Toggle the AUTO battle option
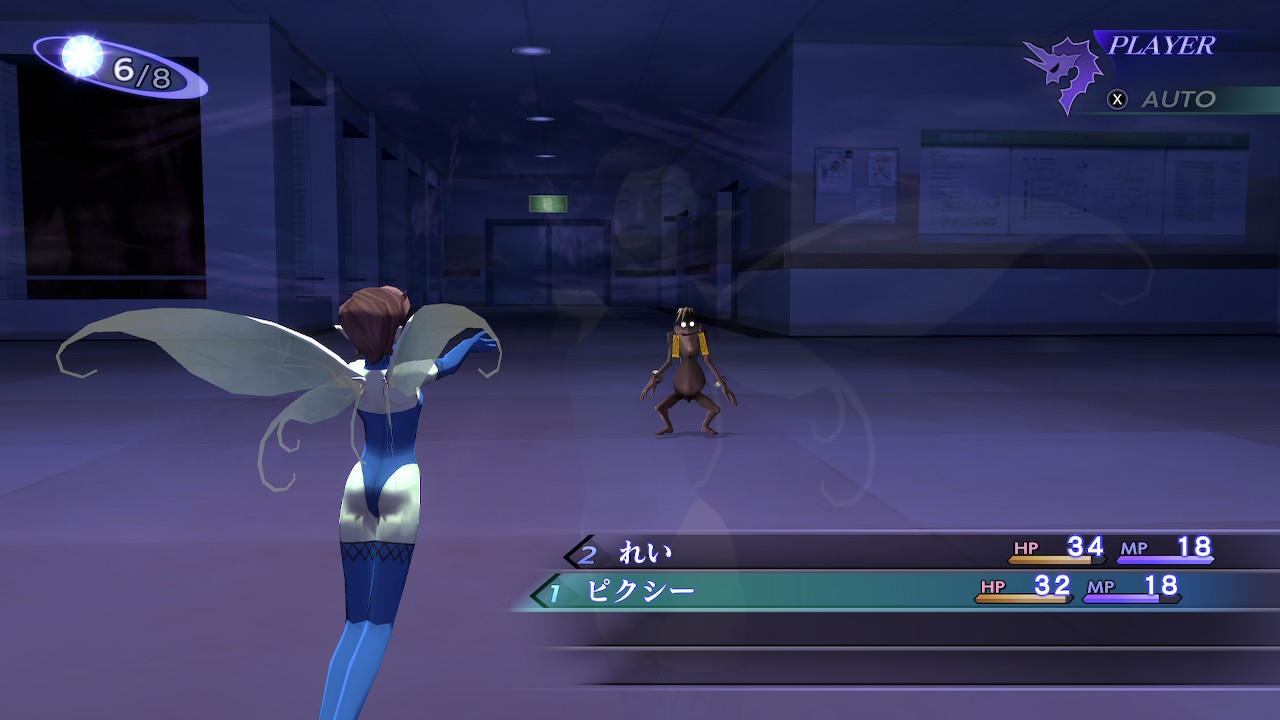Viewport: 1280px width, 720px height. pos(1164,99)
